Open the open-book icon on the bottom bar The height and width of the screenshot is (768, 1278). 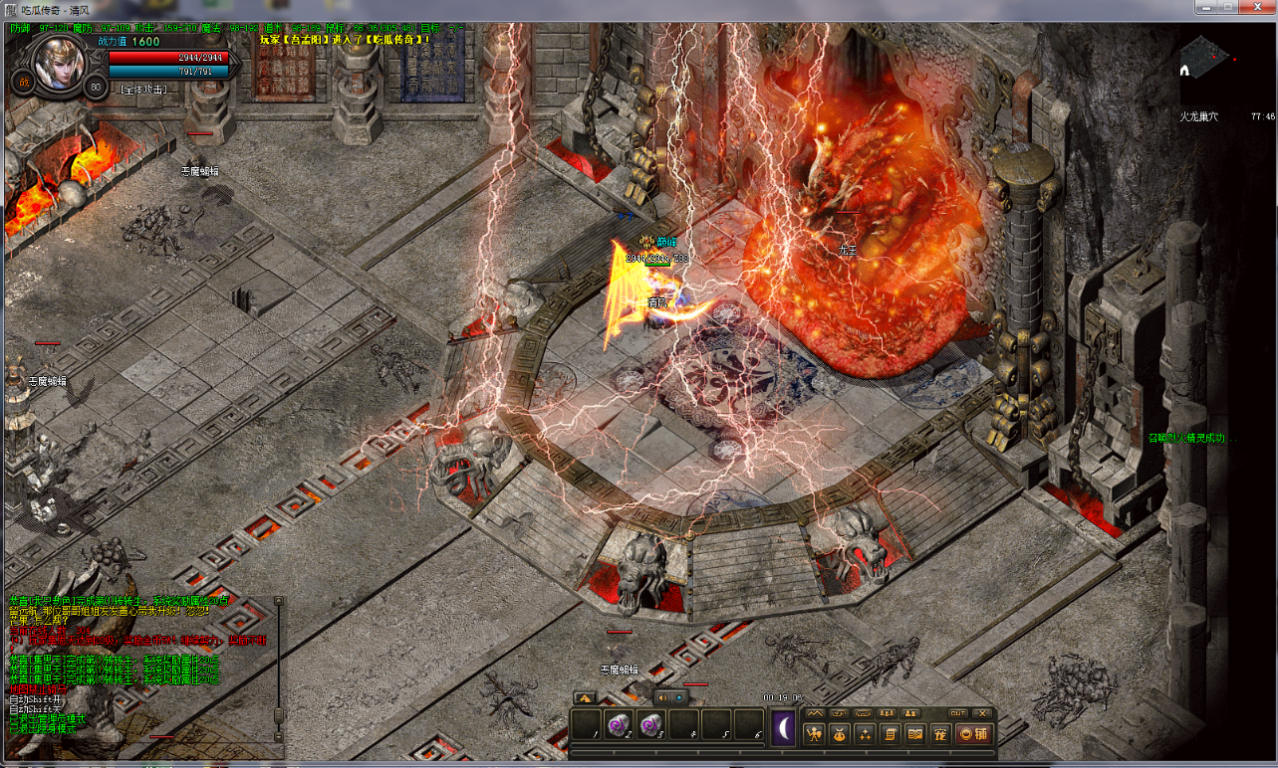pyautogui.click(x=915, y=734)
